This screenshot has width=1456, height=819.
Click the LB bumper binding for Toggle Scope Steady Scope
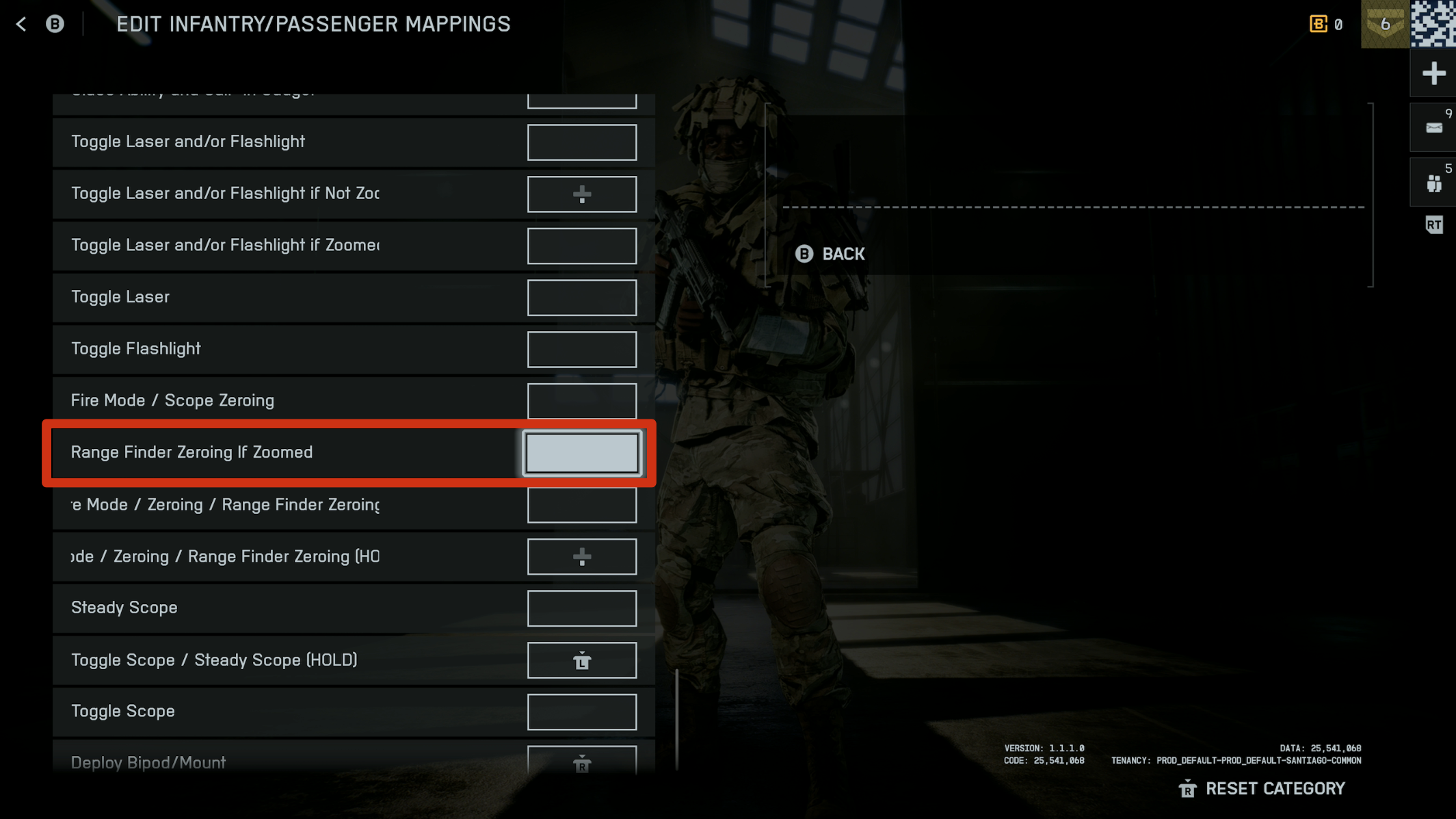tap(582, 660)
